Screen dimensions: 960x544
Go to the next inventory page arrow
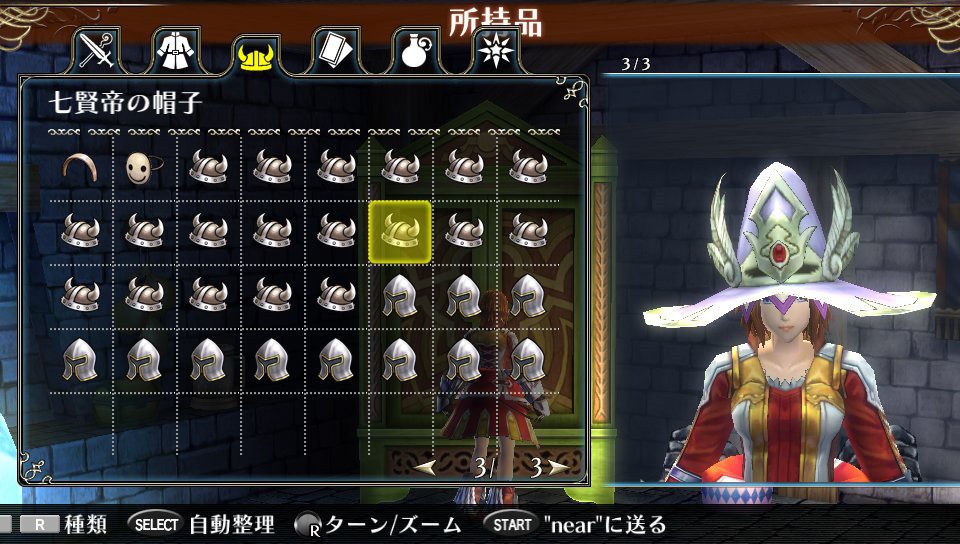click(x=558, y=467)
